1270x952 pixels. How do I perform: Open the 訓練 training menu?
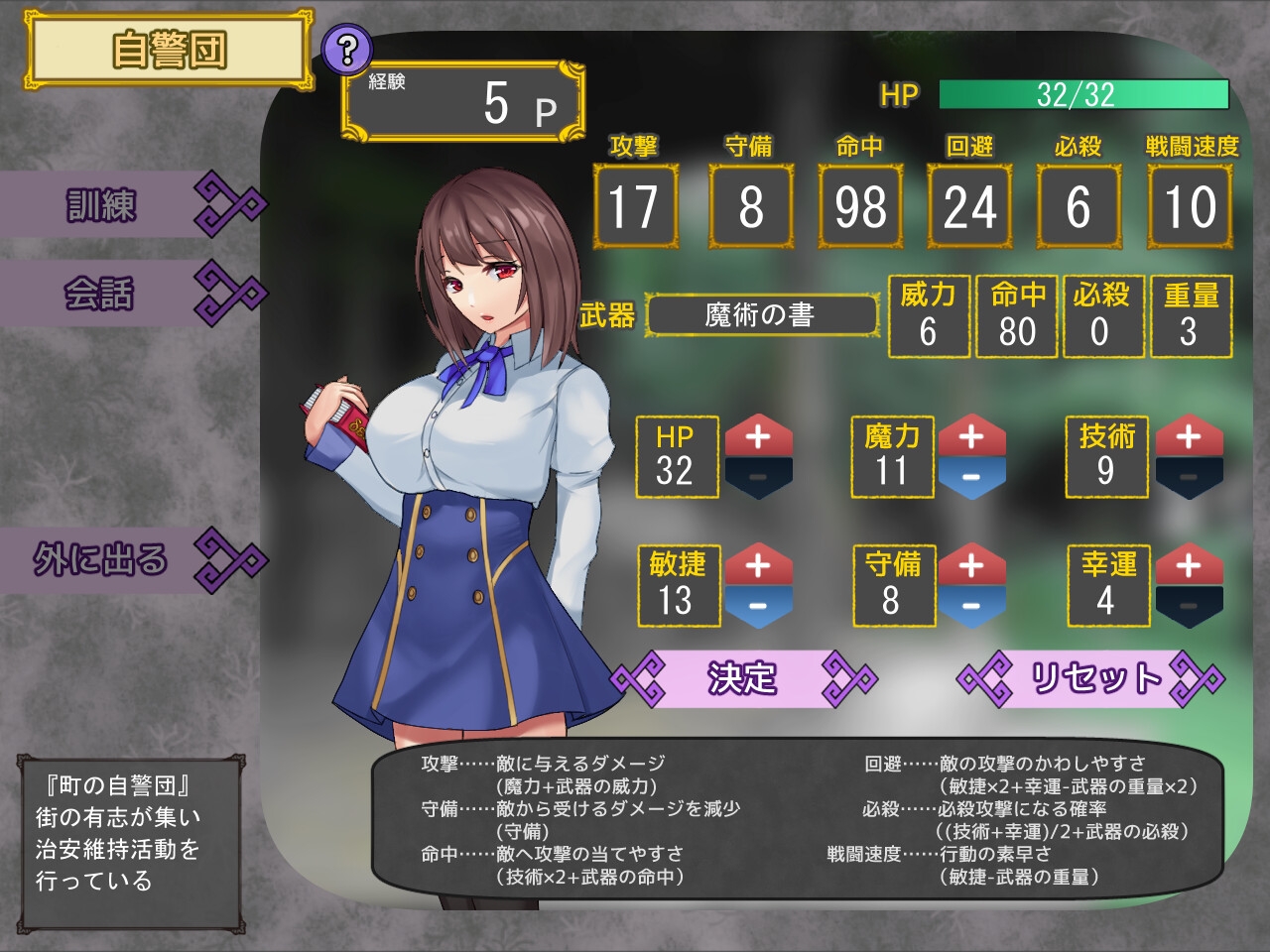pyautogui.click(x=129, y=205)
